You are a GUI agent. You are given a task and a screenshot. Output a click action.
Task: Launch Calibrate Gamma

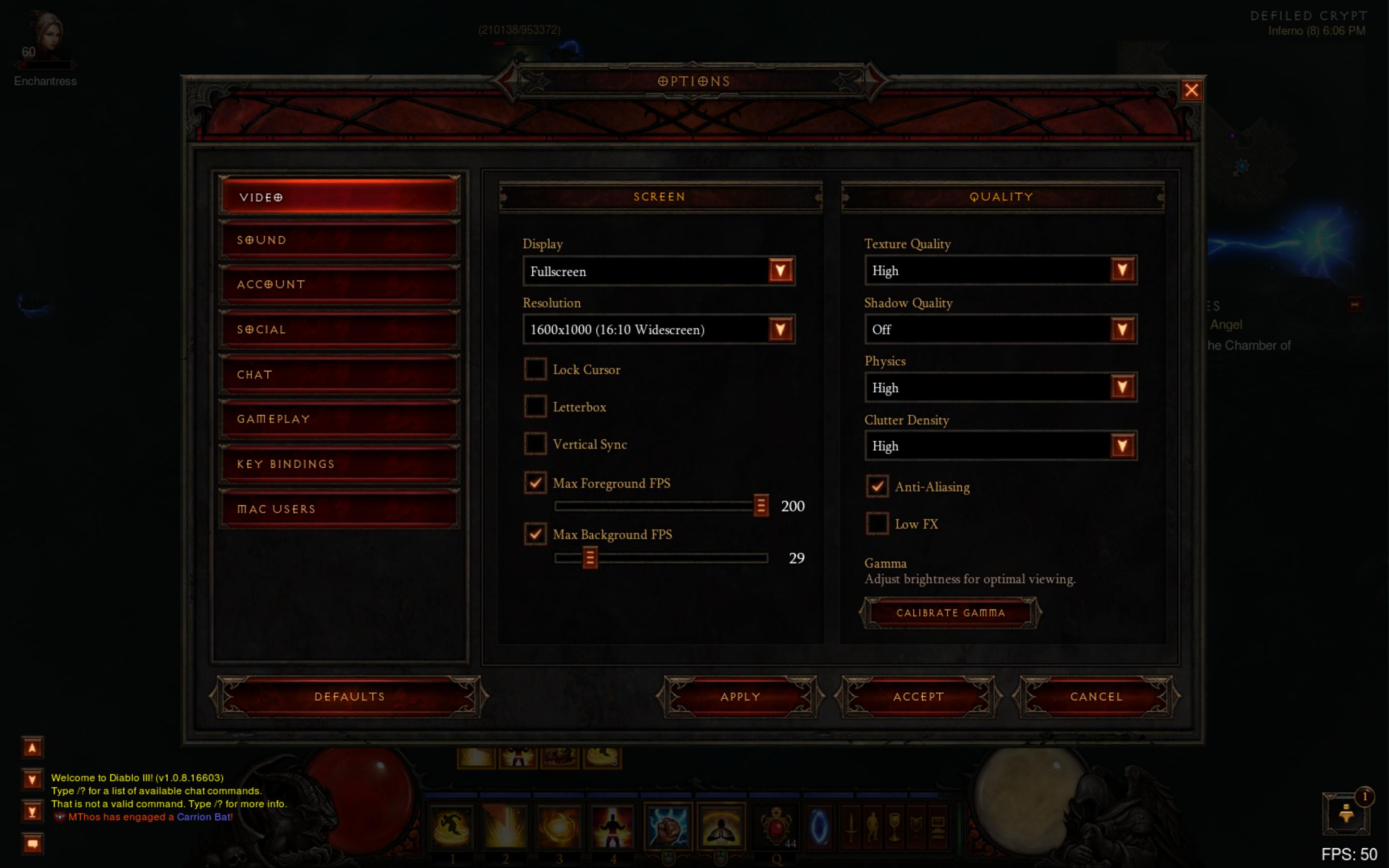tap(950, 612)
